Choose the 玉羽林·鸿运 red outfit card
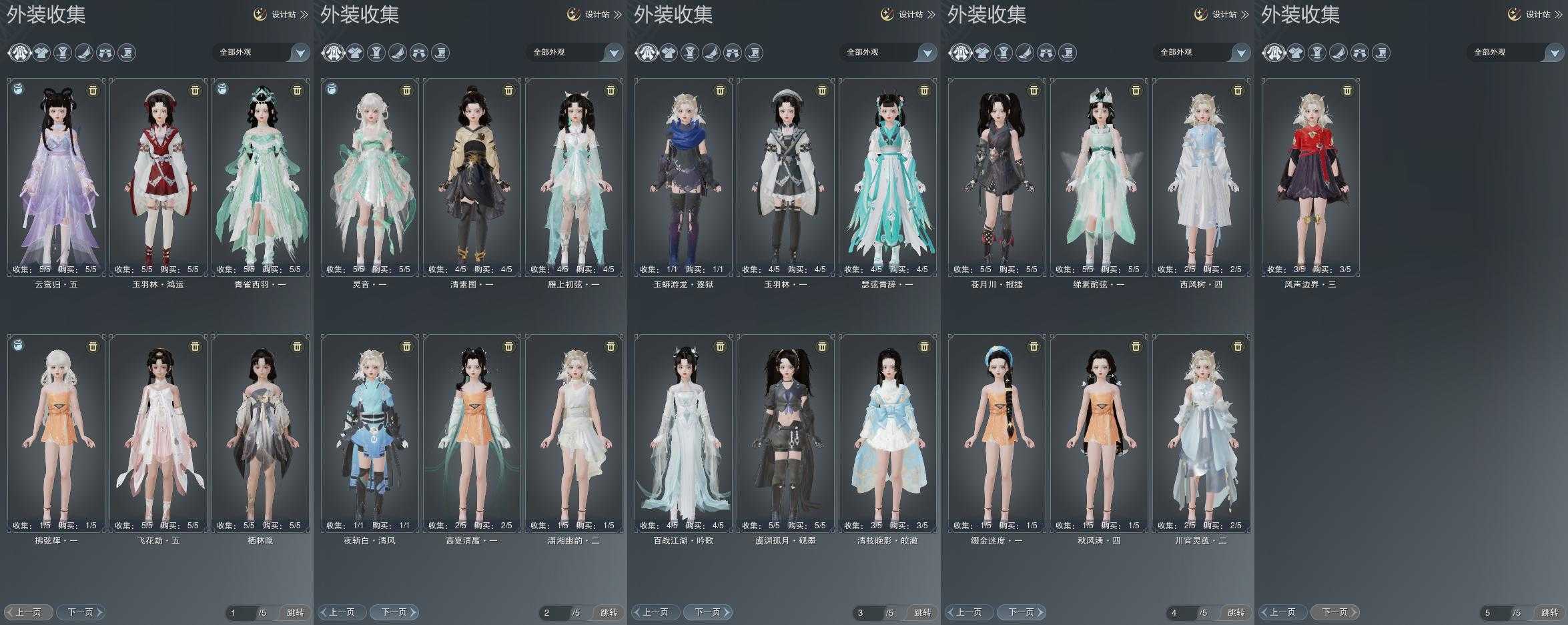The width and height of the screenshot is (1568, 625). [x=158, y=177]
